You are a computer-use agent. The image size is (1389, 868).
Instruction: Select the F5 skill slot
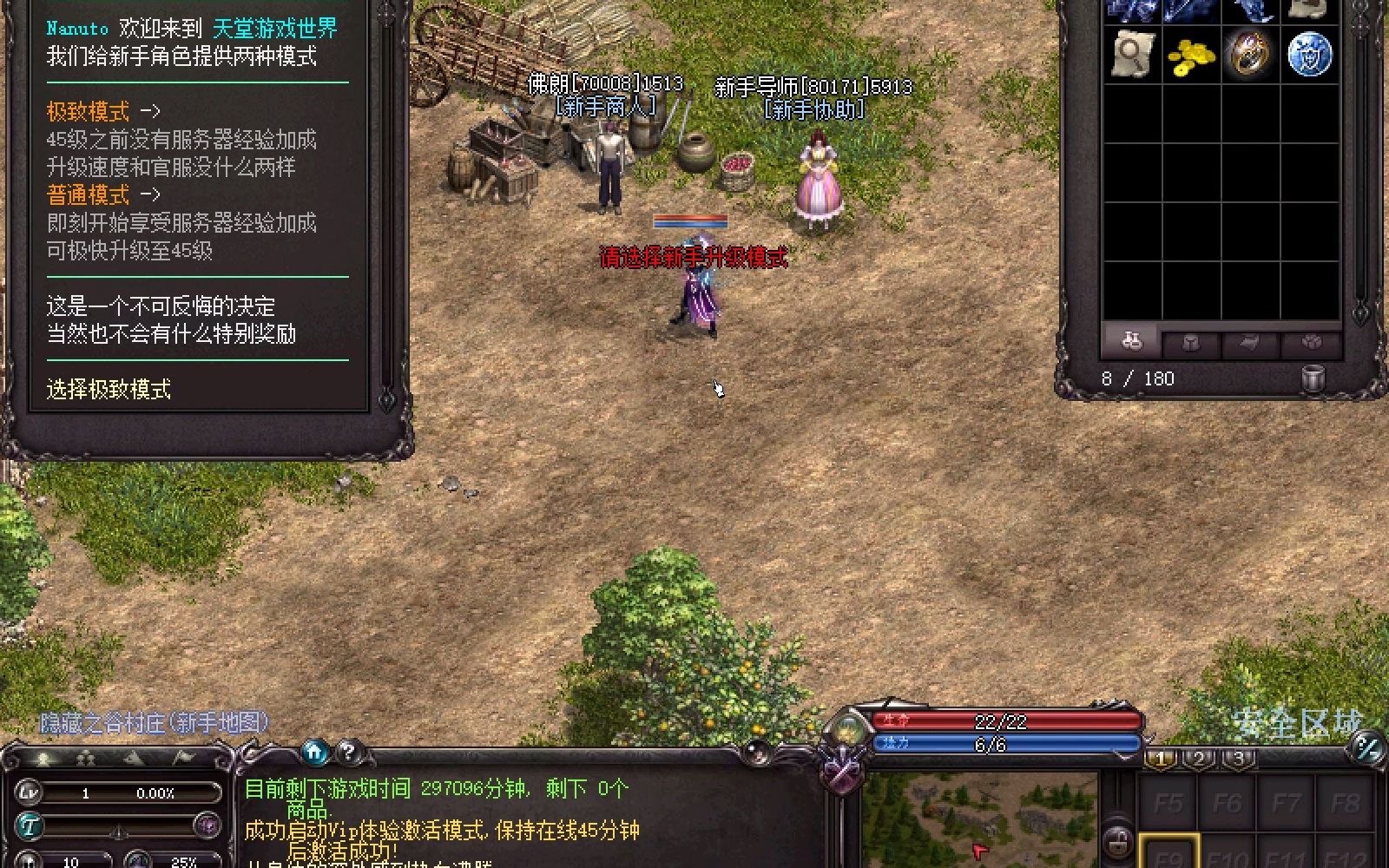(x=1168, y=803)
